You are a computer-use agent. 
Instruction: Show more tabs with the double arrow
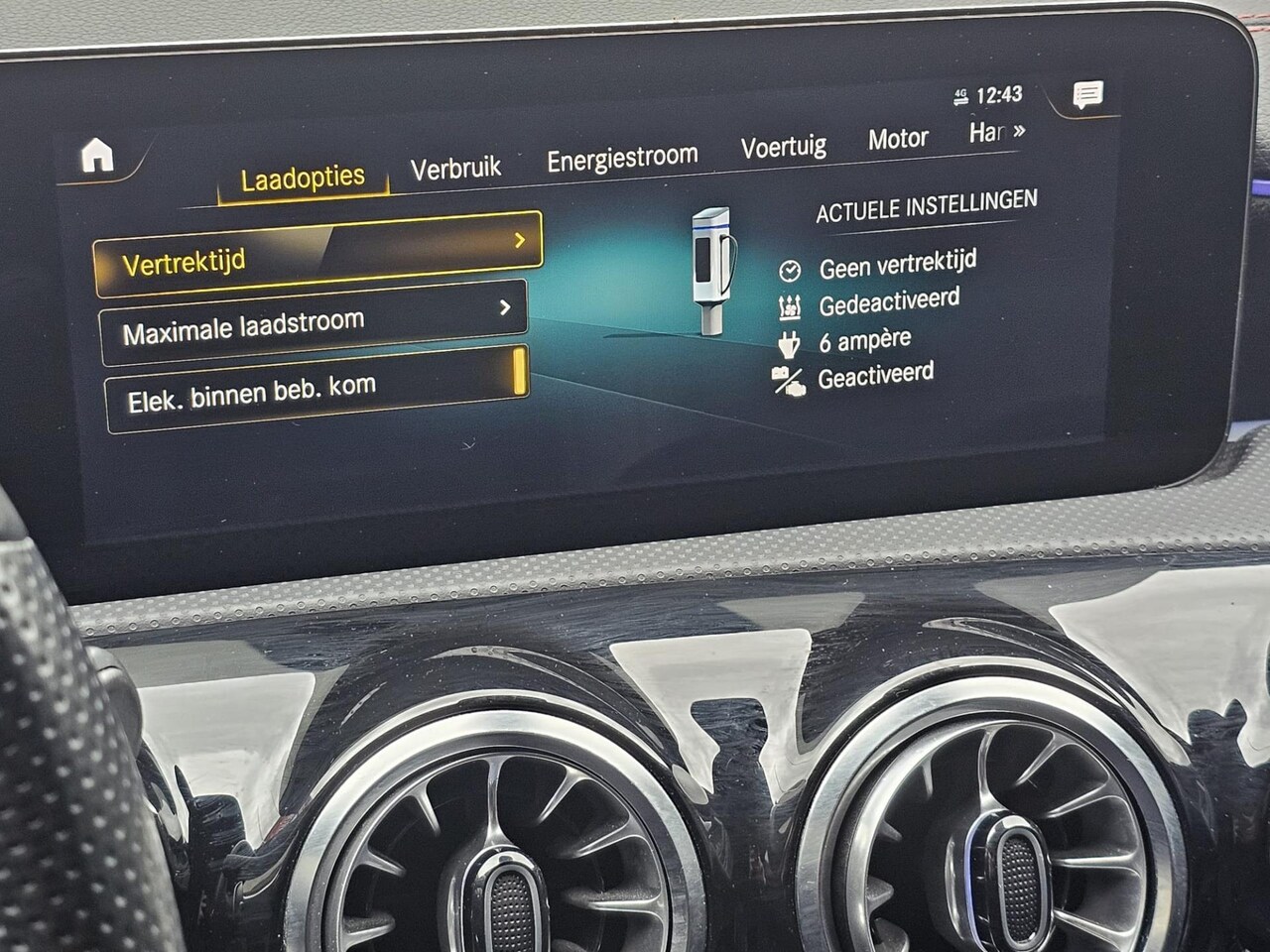1017,131
